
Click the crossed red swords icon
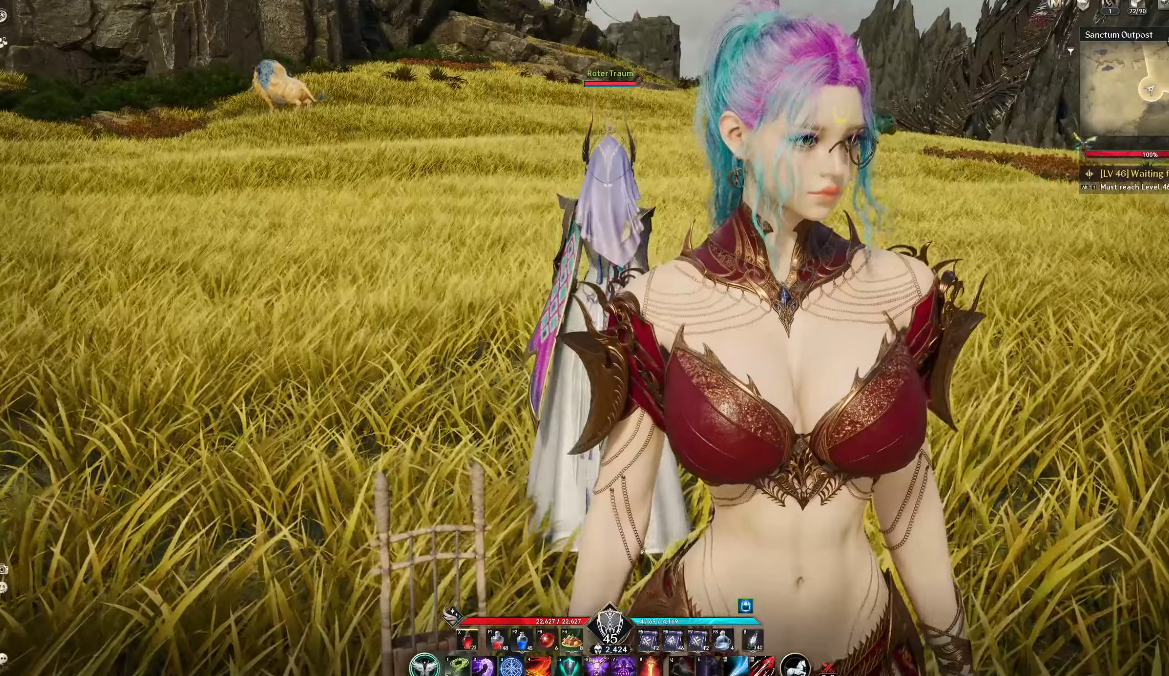[x=826, y=669]
